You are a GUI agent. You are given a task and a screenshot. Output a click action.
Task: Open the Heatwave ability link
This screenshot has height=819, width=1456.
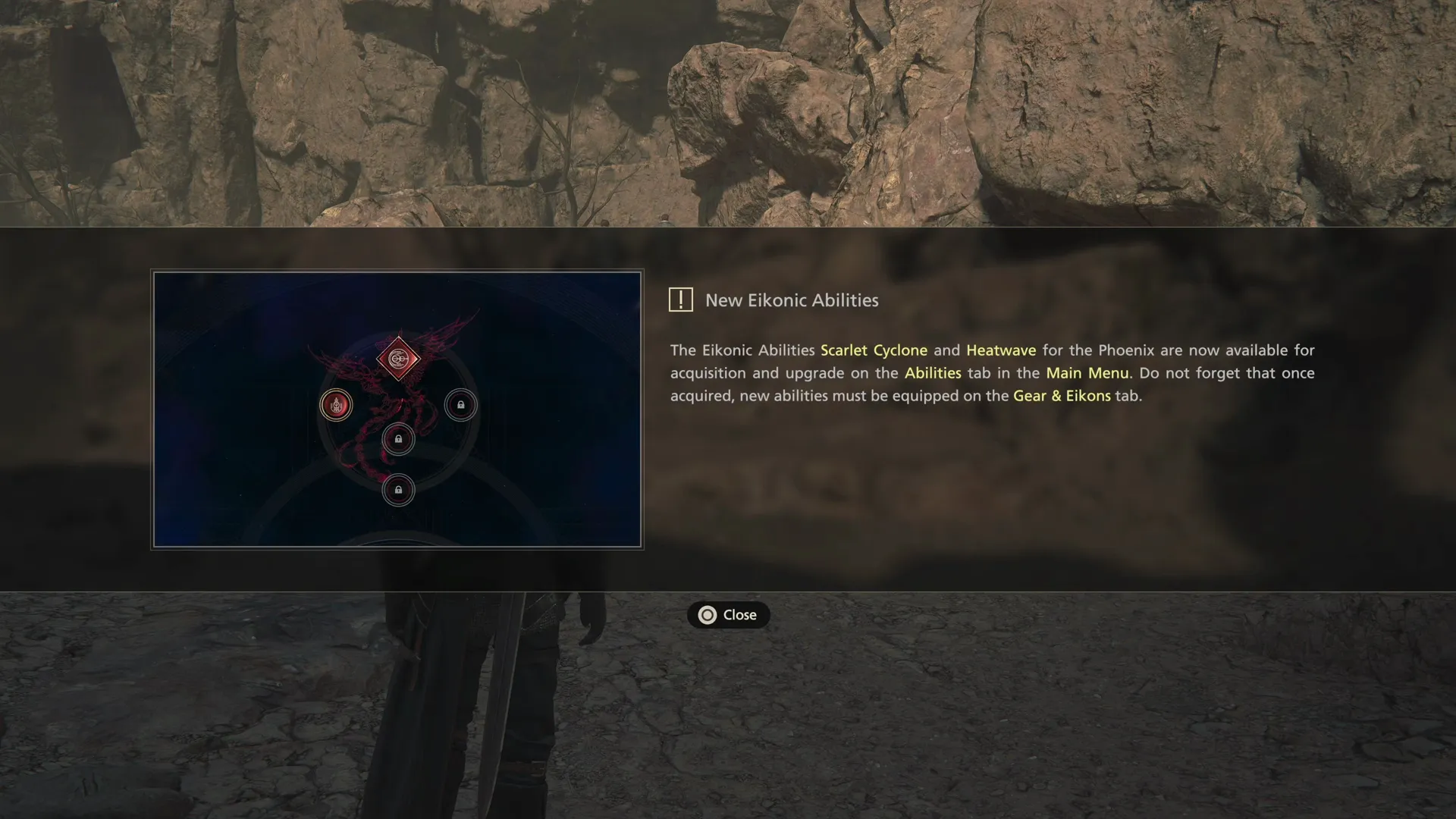click(x=1000, y=350)
